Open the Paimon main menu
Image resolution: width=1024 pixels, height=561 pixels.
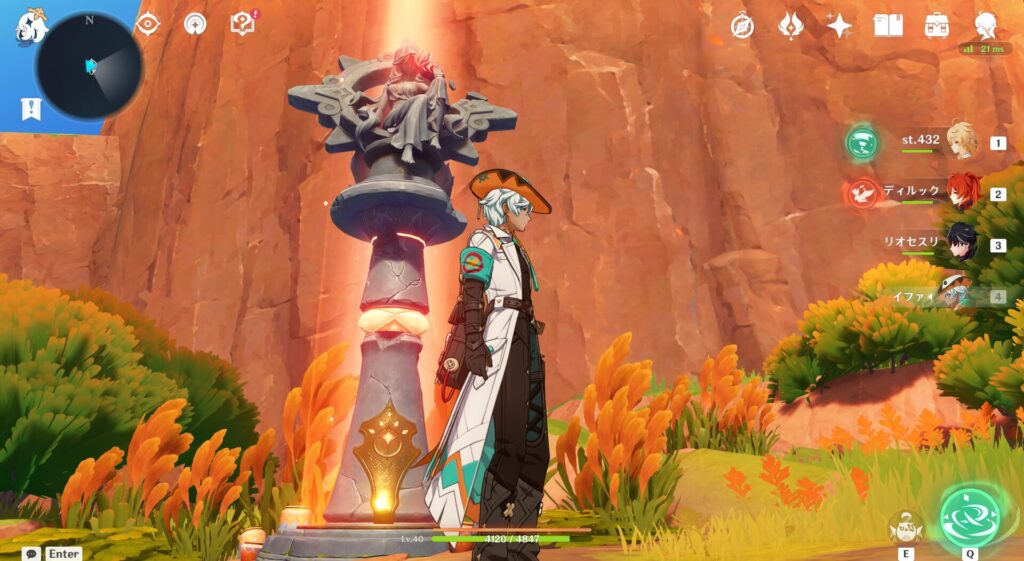[x=28, y=27]
